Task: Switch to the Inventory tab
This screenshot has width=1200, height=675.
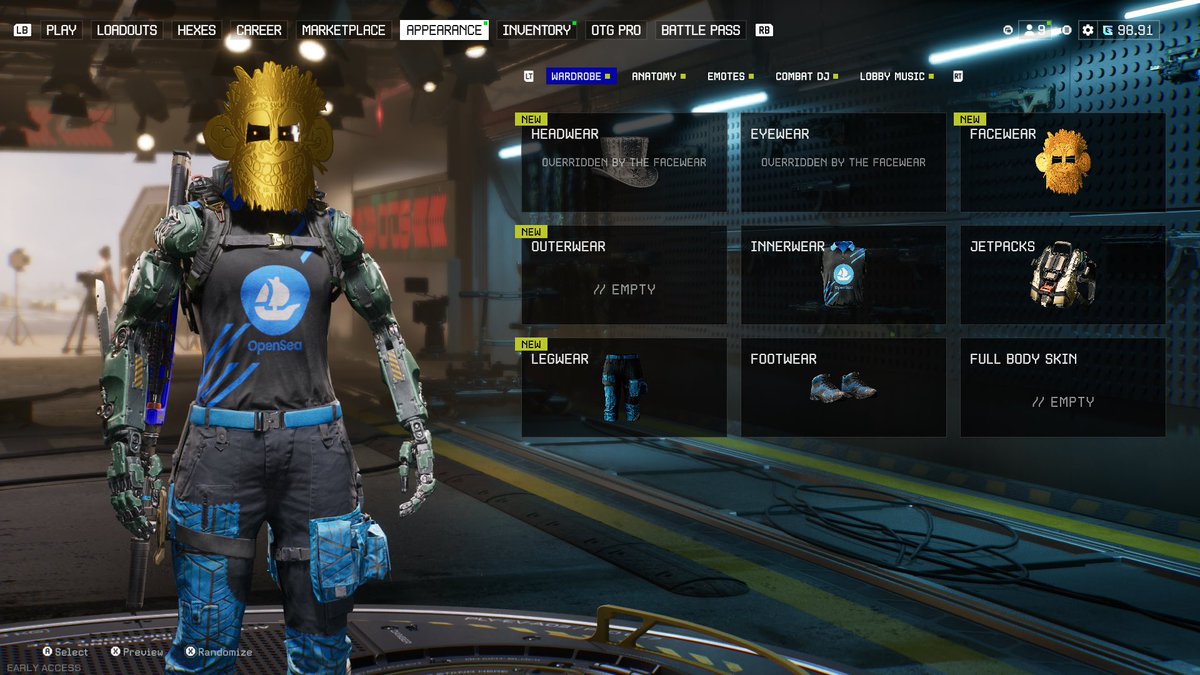Action: (536, 30)
